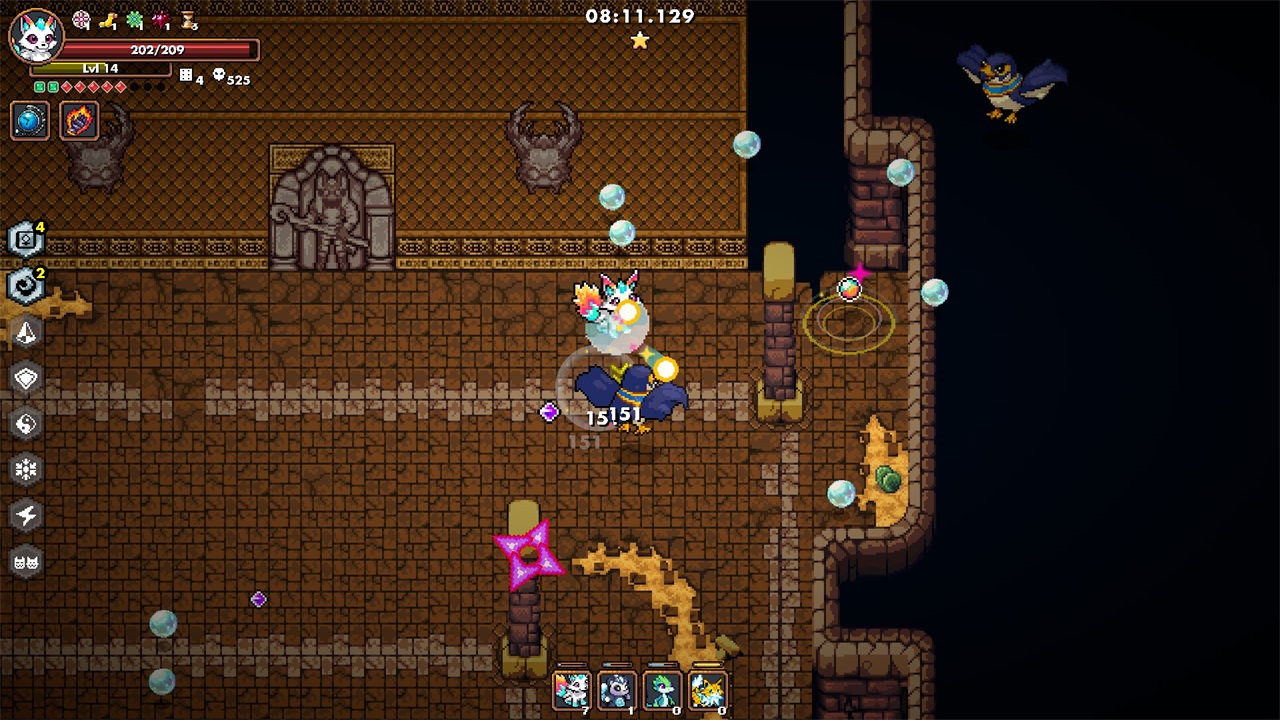
Task: Select the hourglass item icon
Action: (187, 19)
